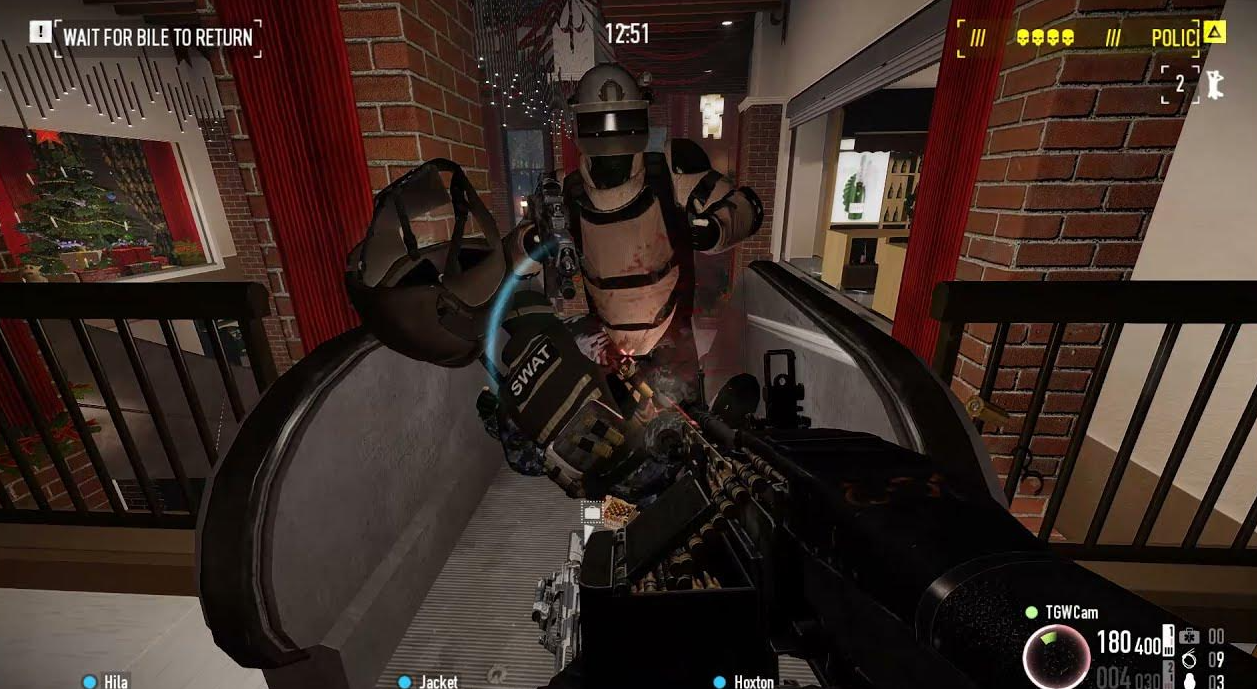
Task: Click the circular health and armor gauge
Action: coord(1056,656)
